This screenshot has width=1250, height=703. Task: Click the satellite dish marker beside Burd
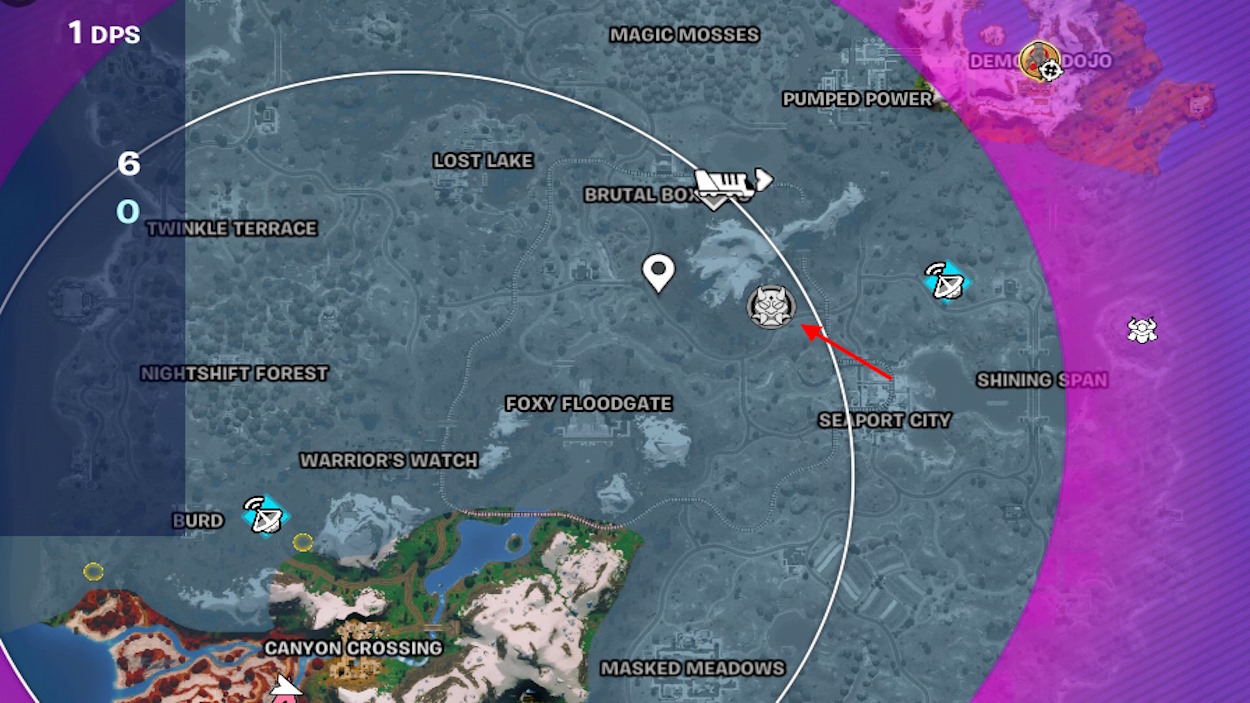click(266, 515)
